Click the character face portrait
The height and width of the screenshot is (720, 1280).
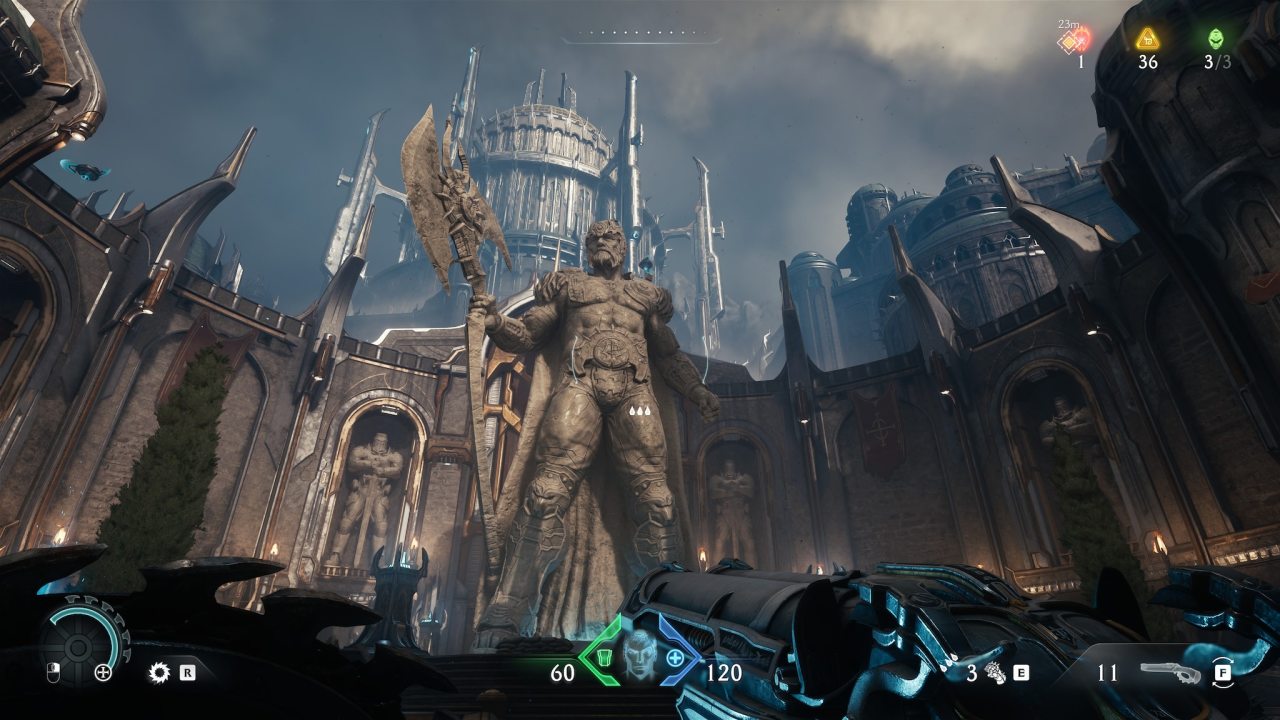[x=639, y=657]
